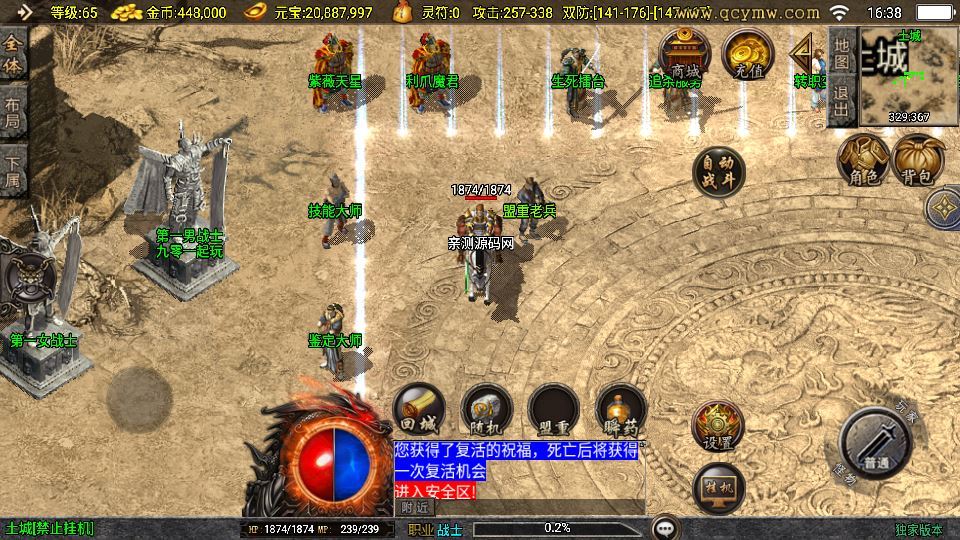
Task: Use the 瞬药 instant potion
Action: pyautogui.click(x=621, y=409)
